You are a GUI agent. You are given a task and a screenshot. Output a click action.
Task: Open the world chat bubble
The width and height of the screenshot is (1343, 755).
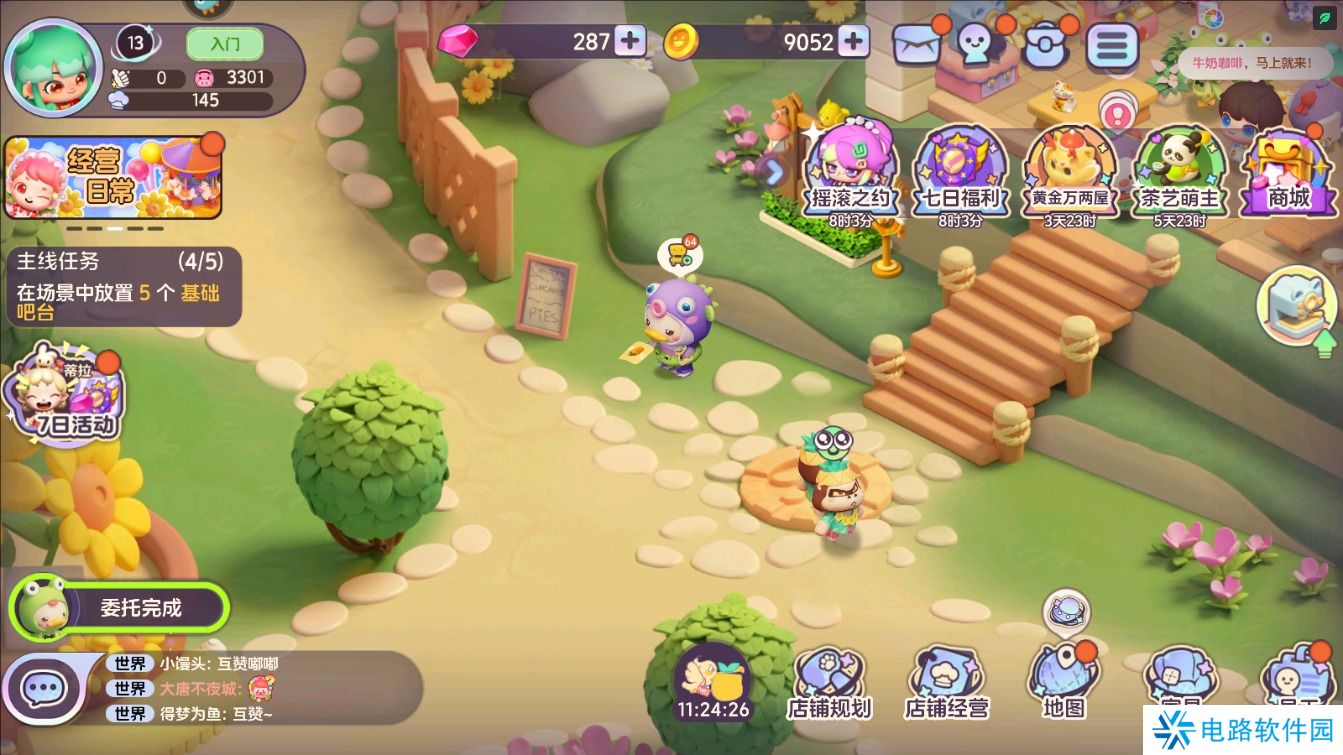click(42, 688)
